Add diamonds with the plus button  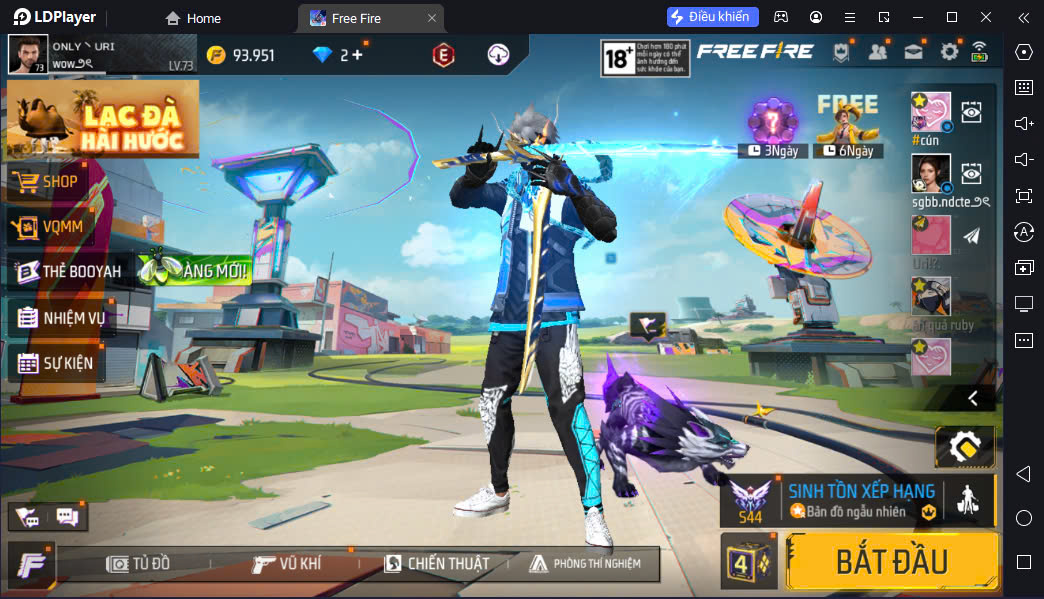(357, 55)
